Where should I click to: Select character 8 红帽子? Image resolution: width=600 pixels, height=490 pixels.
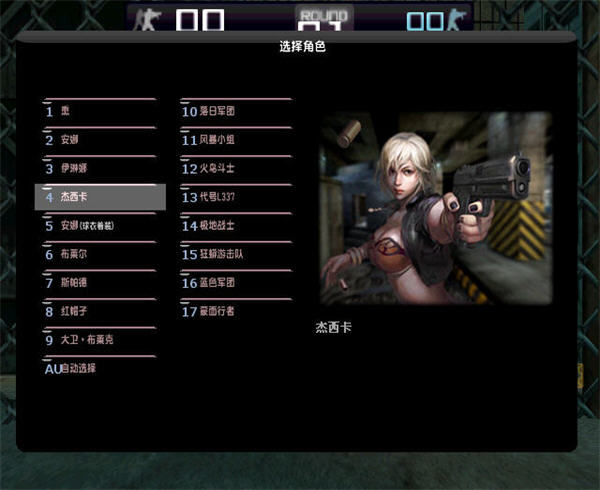(98, 312)
